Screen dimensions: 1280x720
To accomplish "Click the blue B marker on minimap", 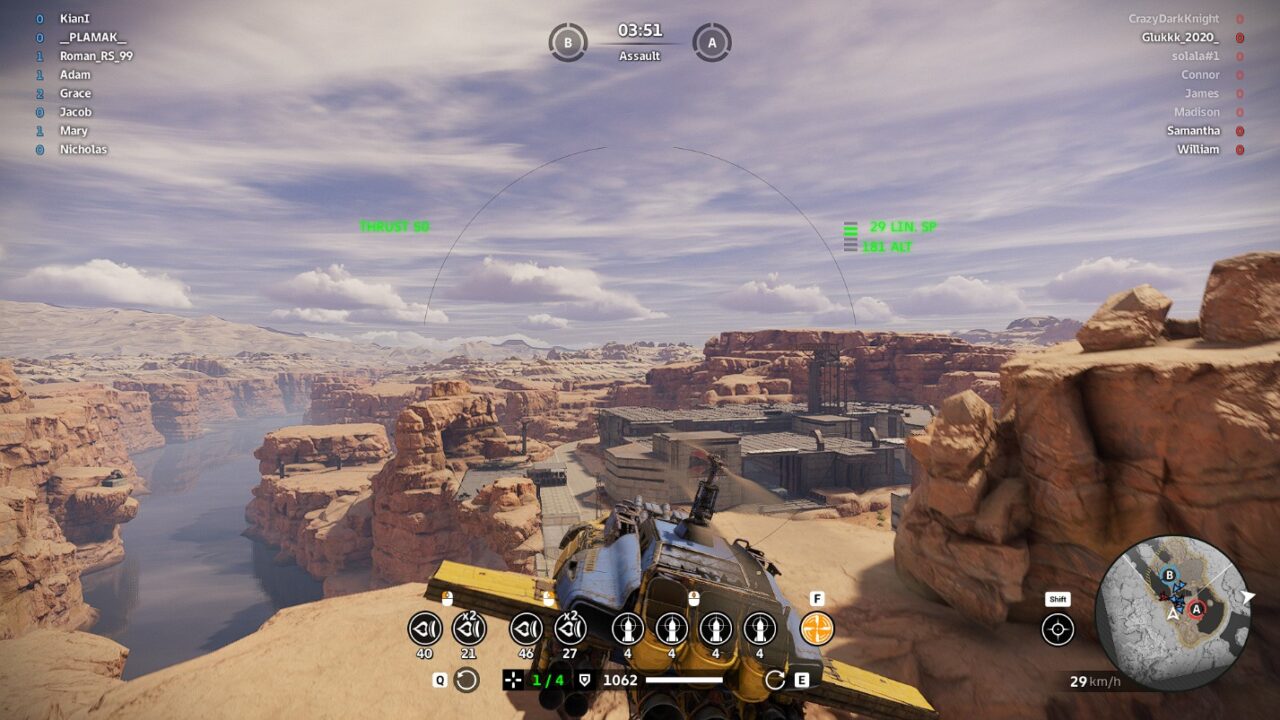I will tap(1169, 575).
